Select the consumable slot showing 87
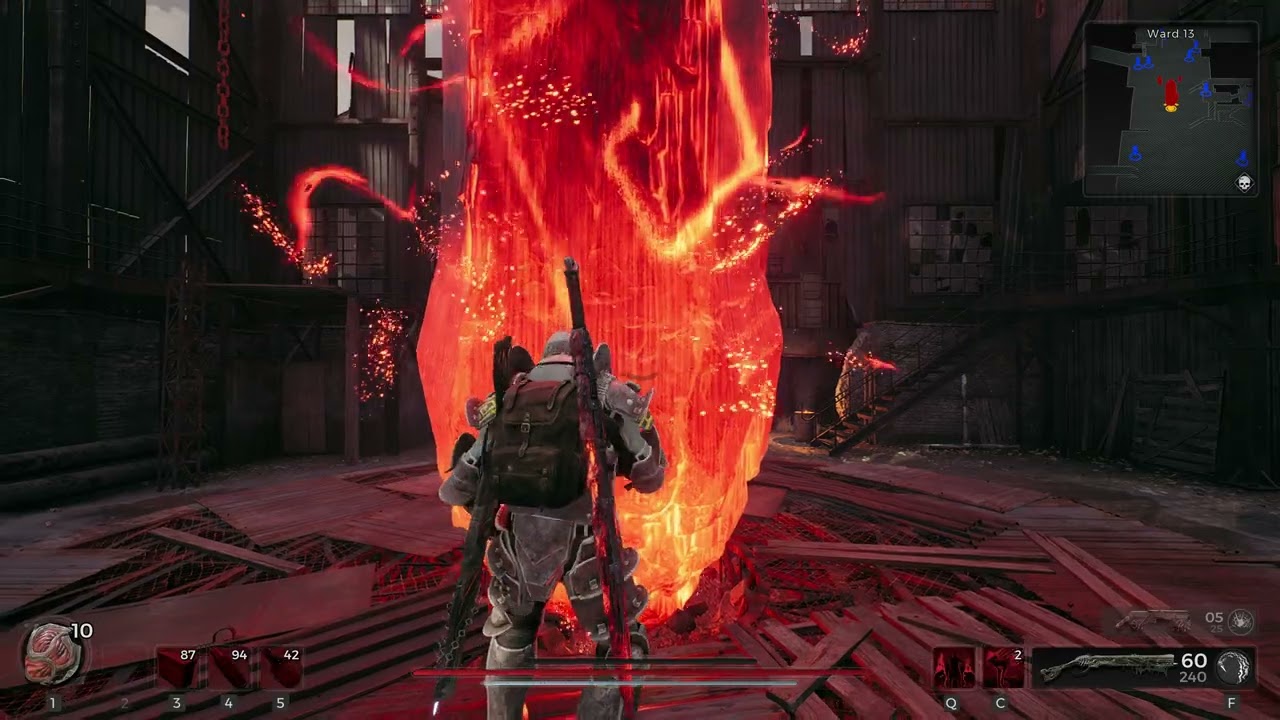Viewport: 1280px width, 720px height. (177, 668)
